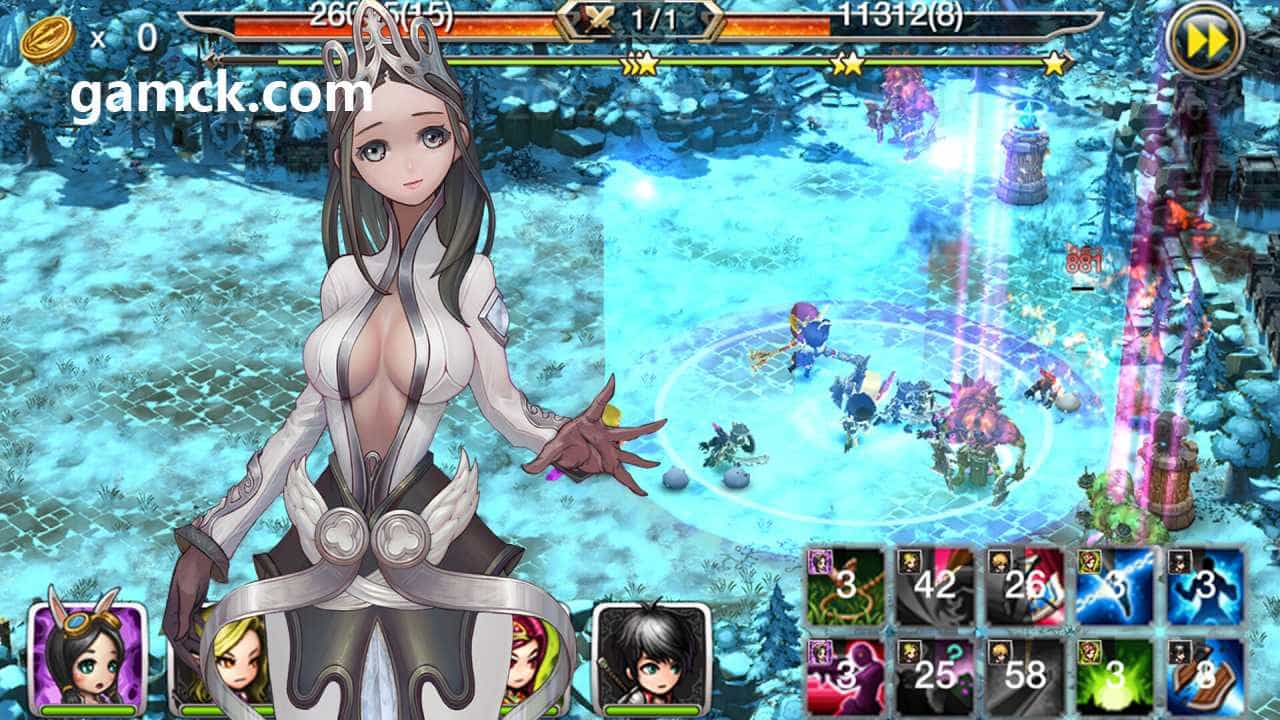Select the black-haired swordsman hero portrait

tap(651, 657)
